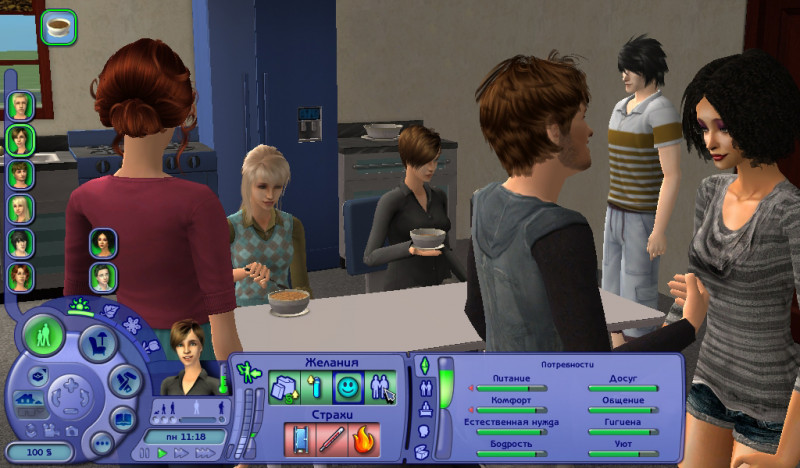Set game speed to triple fast-forward
Viewport: 800px width, 468px height.
pyautogui.click(x=206, y=454)
